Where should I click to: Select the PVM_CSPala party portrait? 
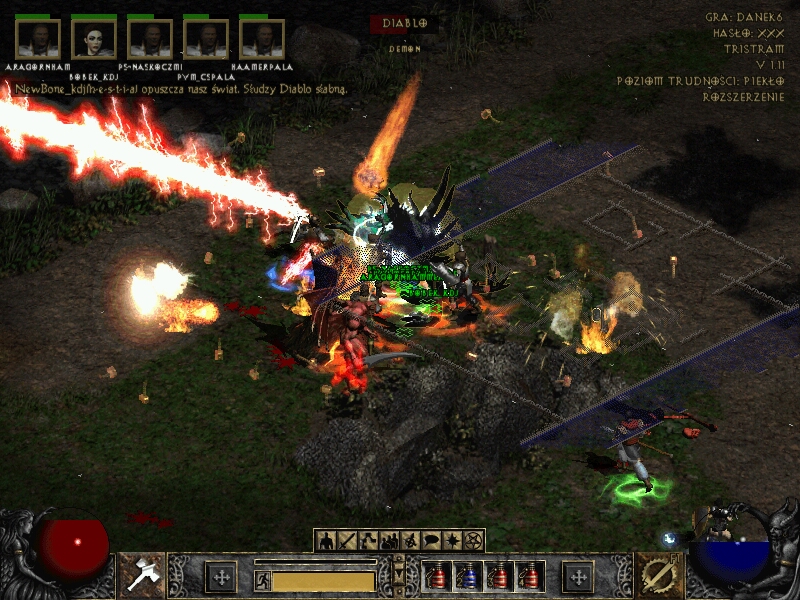tap(206, 38)
